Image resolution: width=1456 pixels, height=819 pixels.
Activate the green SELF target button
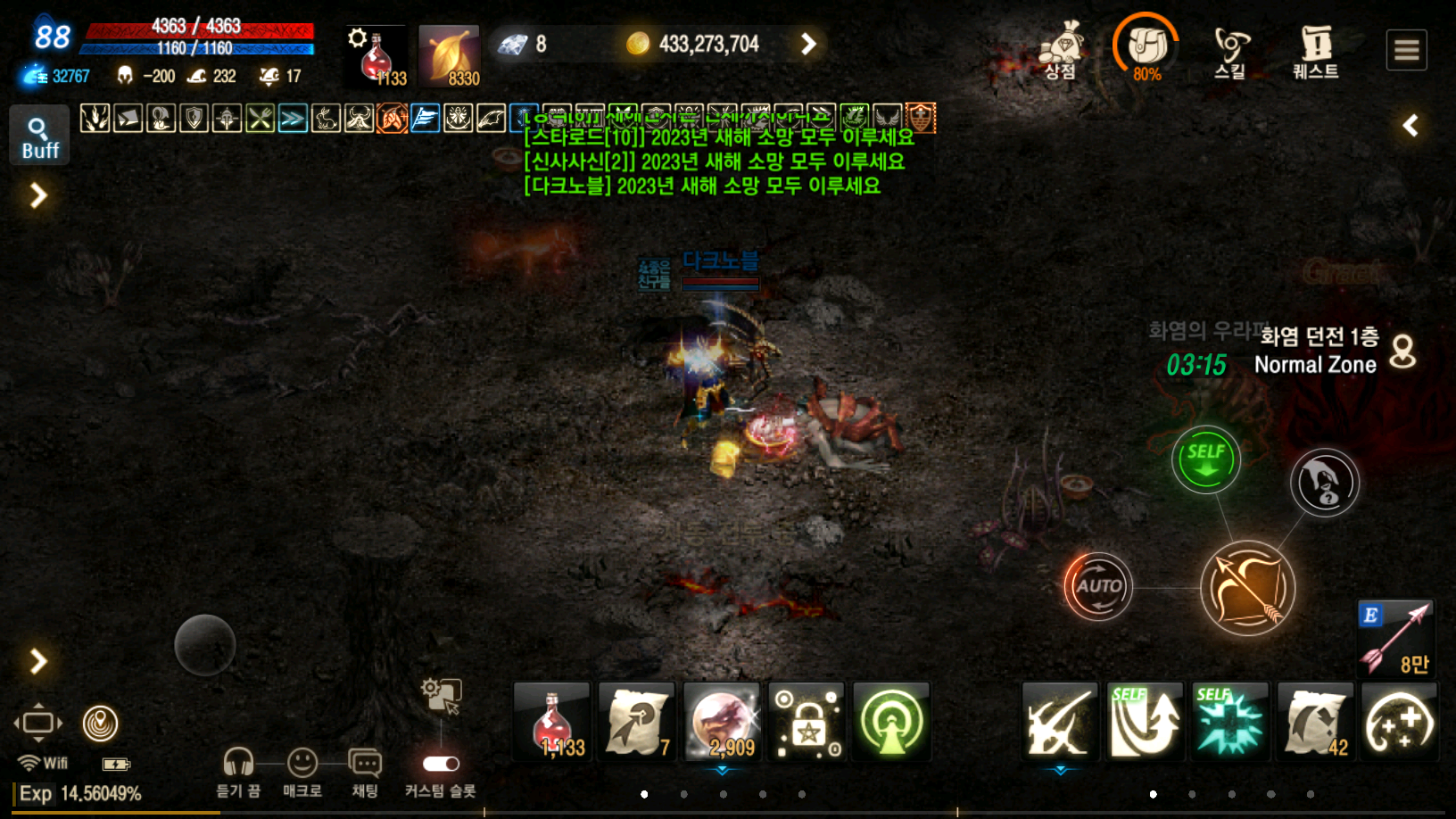click(x=1205, y=459)
